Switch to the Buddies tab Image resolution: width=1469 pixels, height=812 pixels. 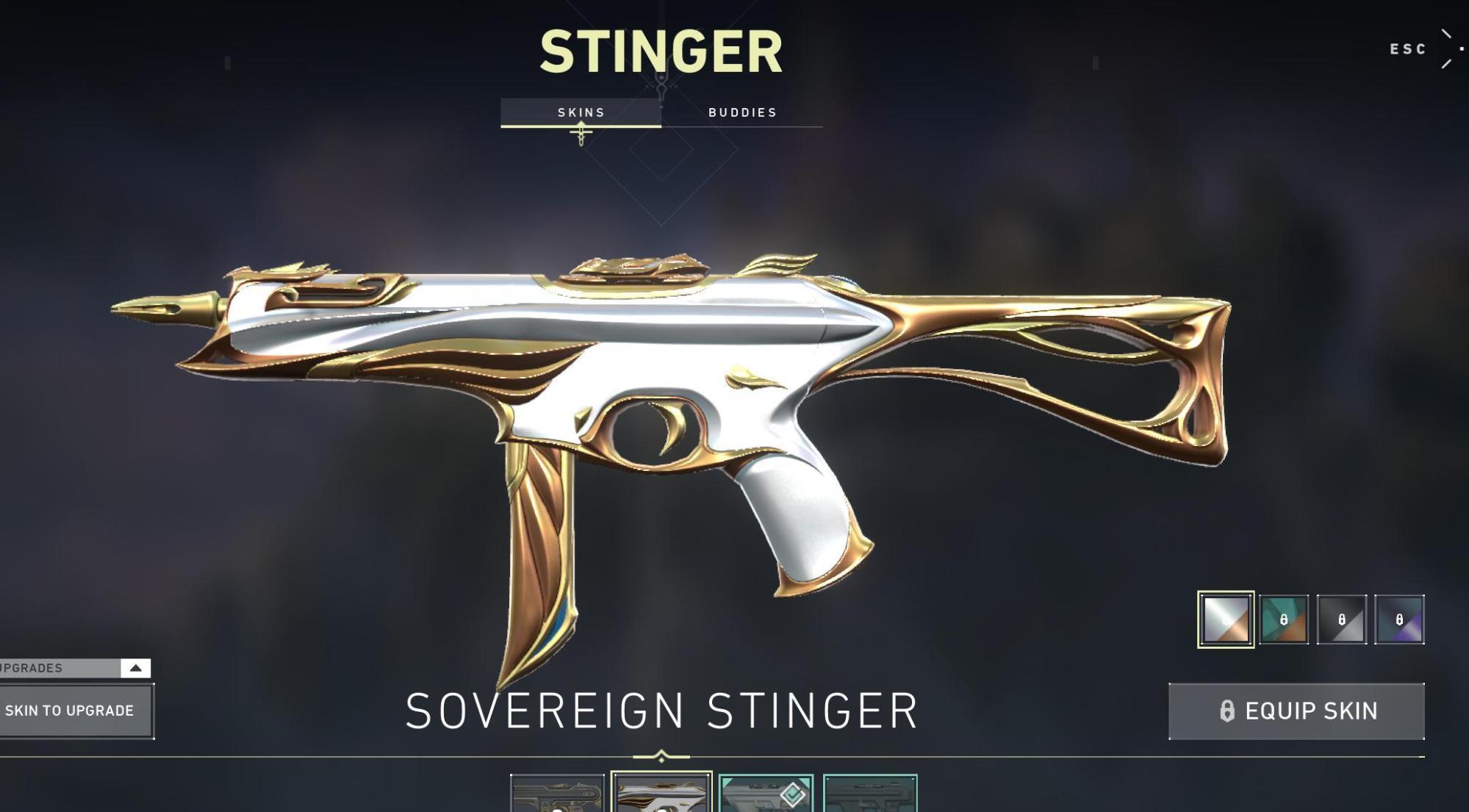[742, 112]
